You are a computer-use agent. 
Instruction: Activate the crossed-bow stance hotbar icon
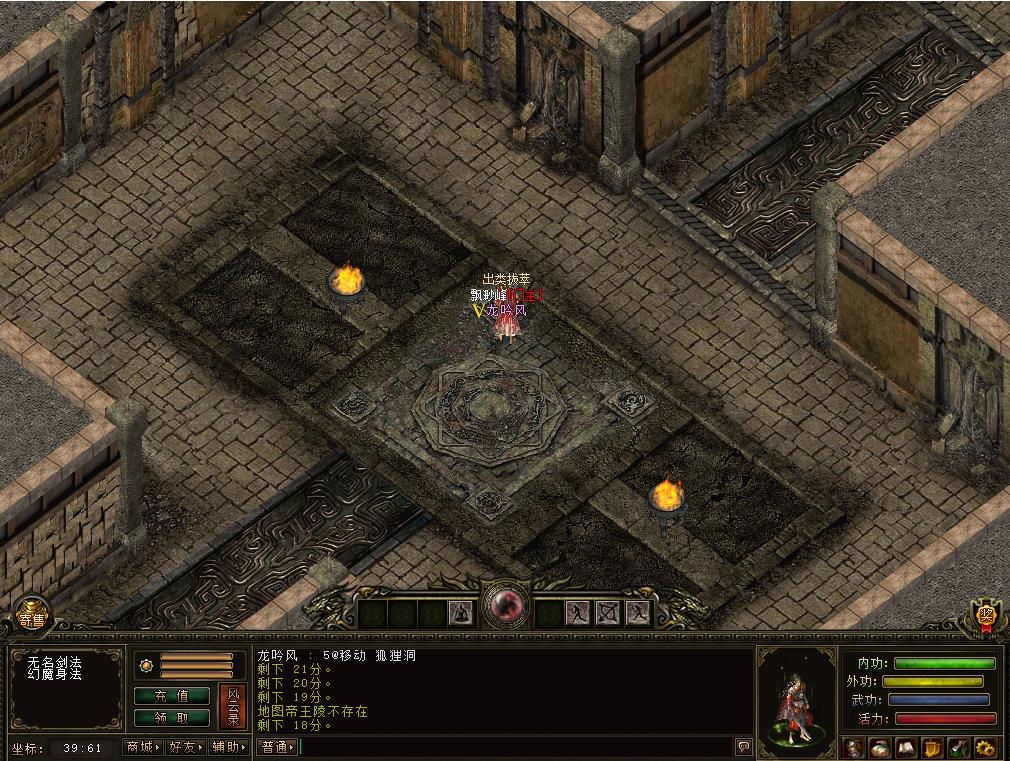(608, 612)
